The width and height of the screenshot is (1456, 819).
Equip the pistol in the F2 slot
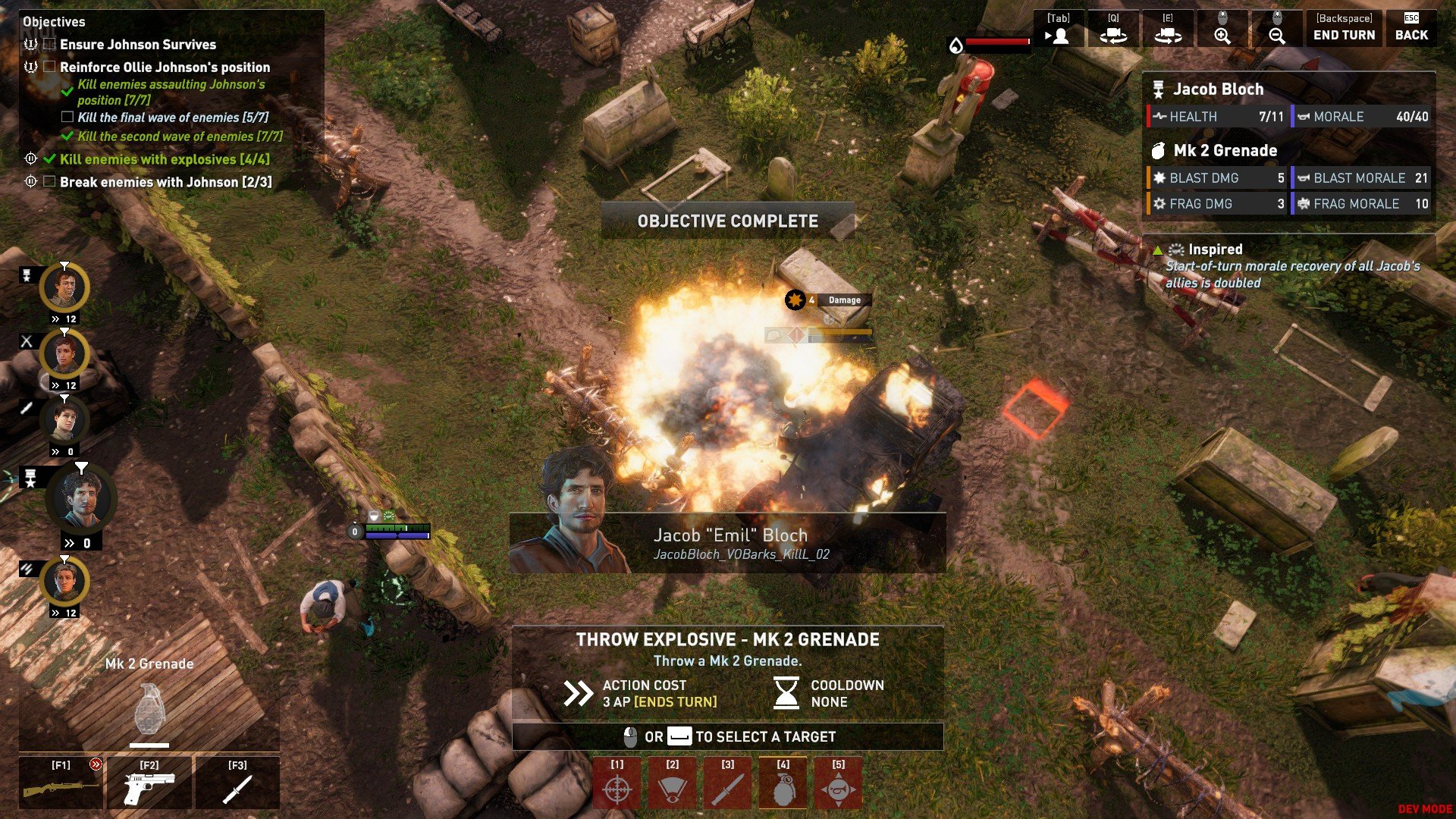coord(149,783)
